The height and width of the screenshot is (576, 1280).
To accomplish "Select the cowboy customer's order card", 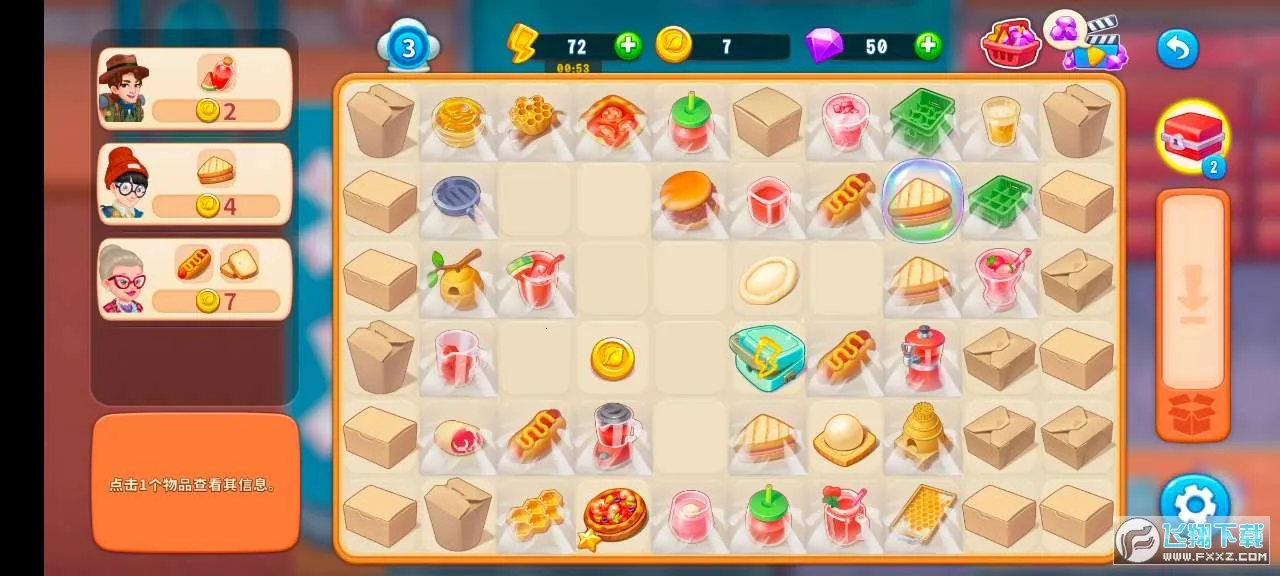I will click(x=195, y=88).
